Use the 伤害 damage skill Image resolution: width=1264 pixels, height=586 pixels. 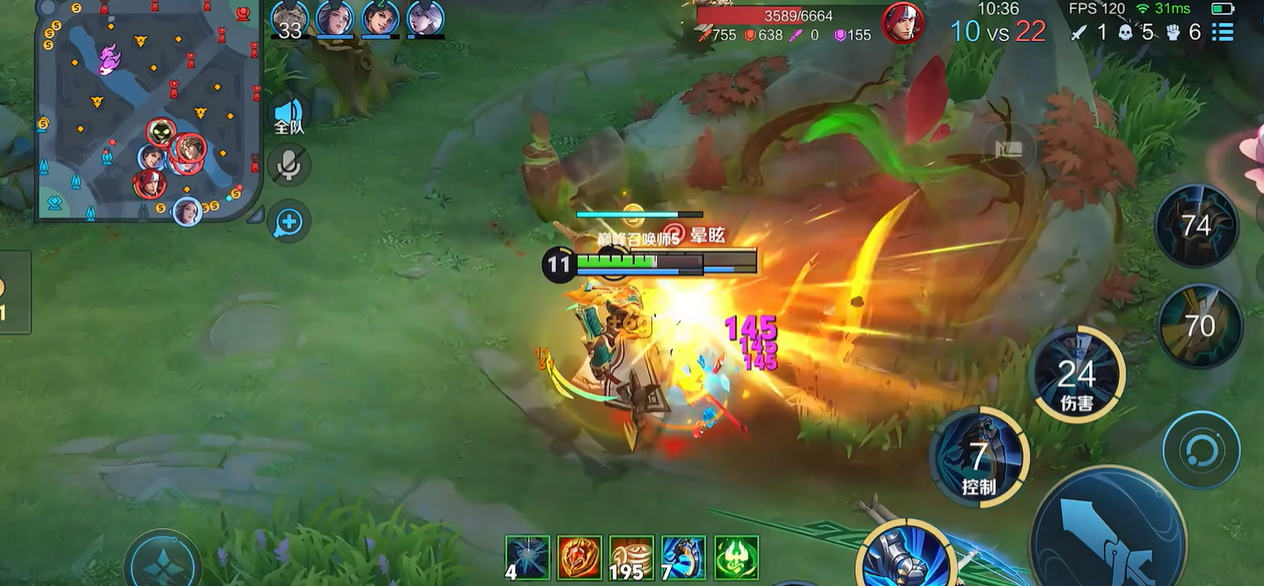(1076, 376)
